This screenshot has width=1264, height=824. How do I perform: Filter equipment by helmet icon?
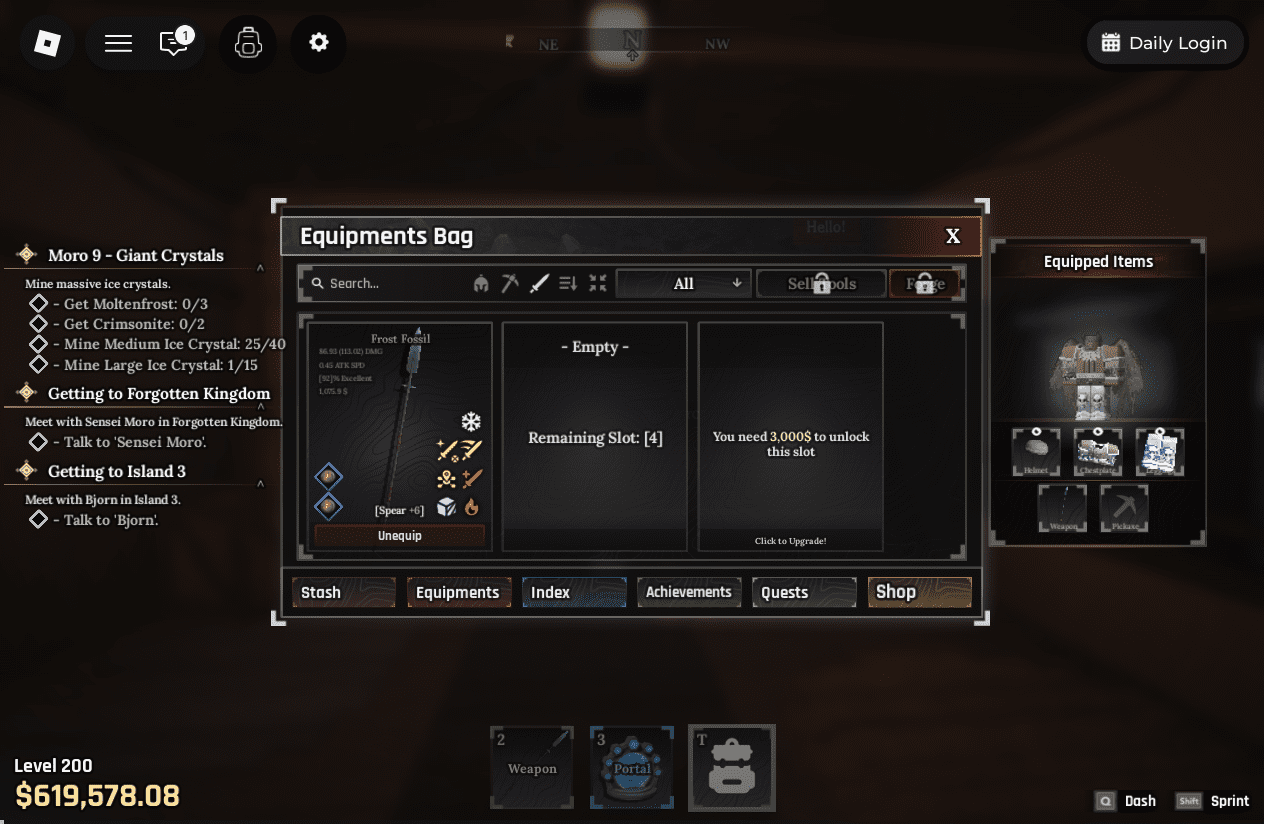(481, 284)
